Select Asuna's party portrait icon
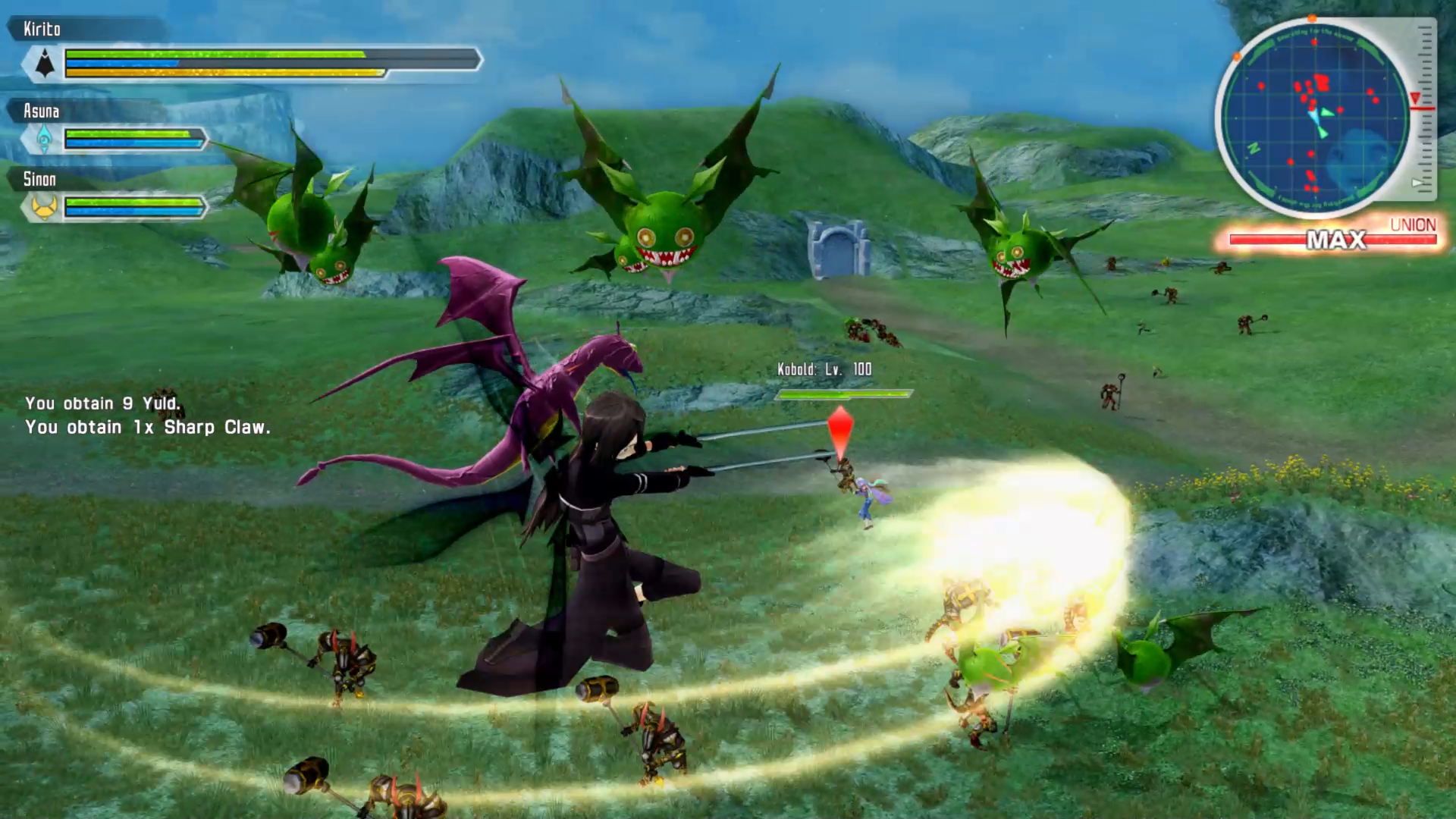The image size is (1456, 819). (44, 139)
